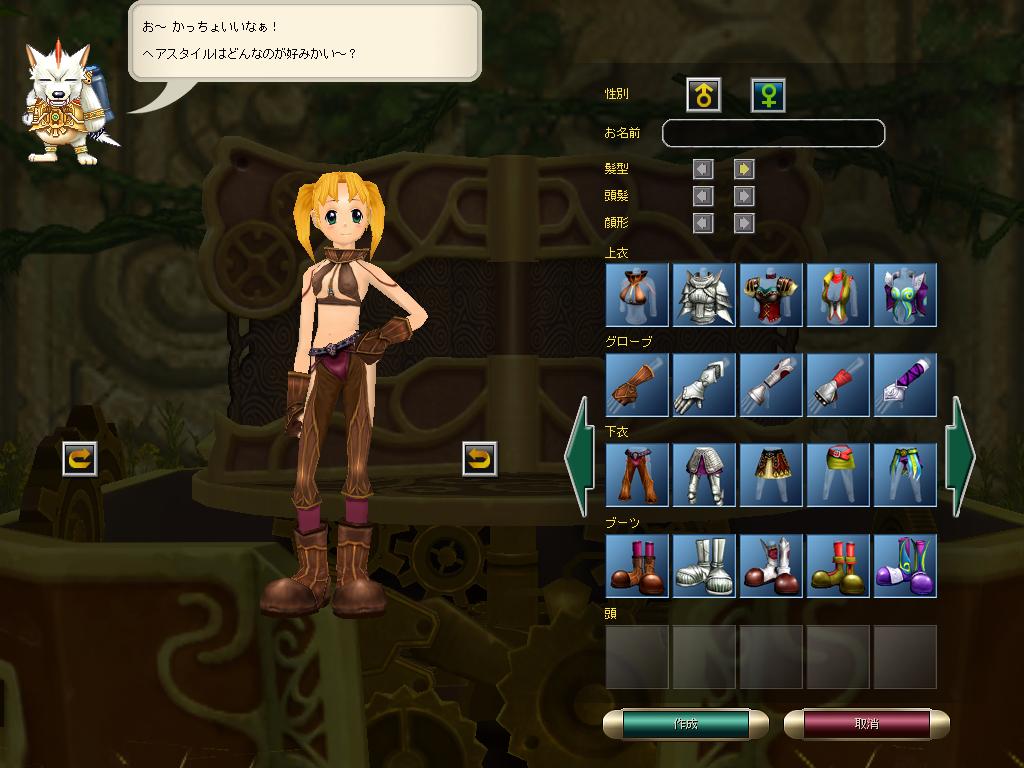Viewport: 1024px width, 768px height.
Task: Choose the purple striped glove
Action: (905, 385)
